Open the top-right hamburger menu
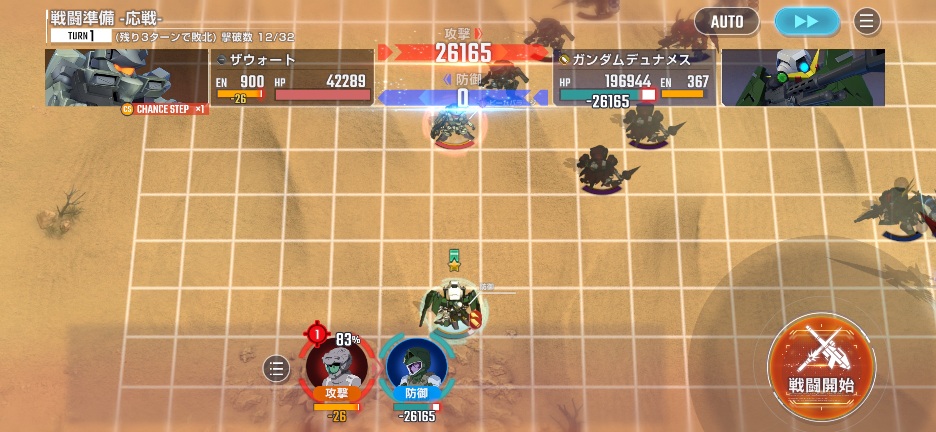This screenshot has width=936, height=432. click(866, 21)
